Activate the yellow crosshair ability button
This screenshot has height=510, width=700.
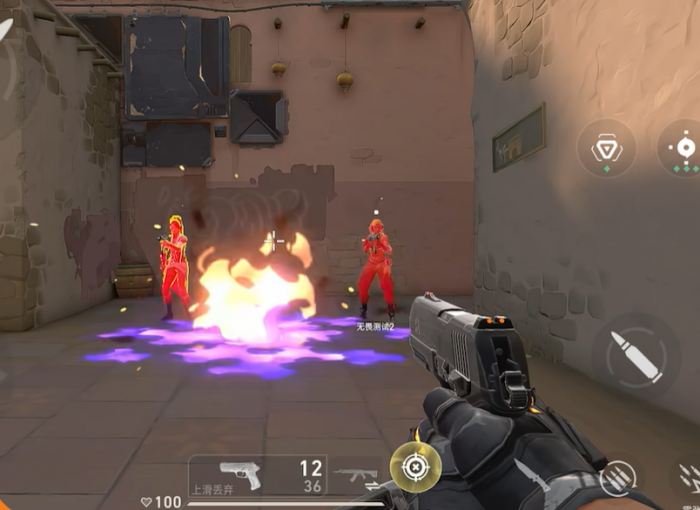[415, 467]
